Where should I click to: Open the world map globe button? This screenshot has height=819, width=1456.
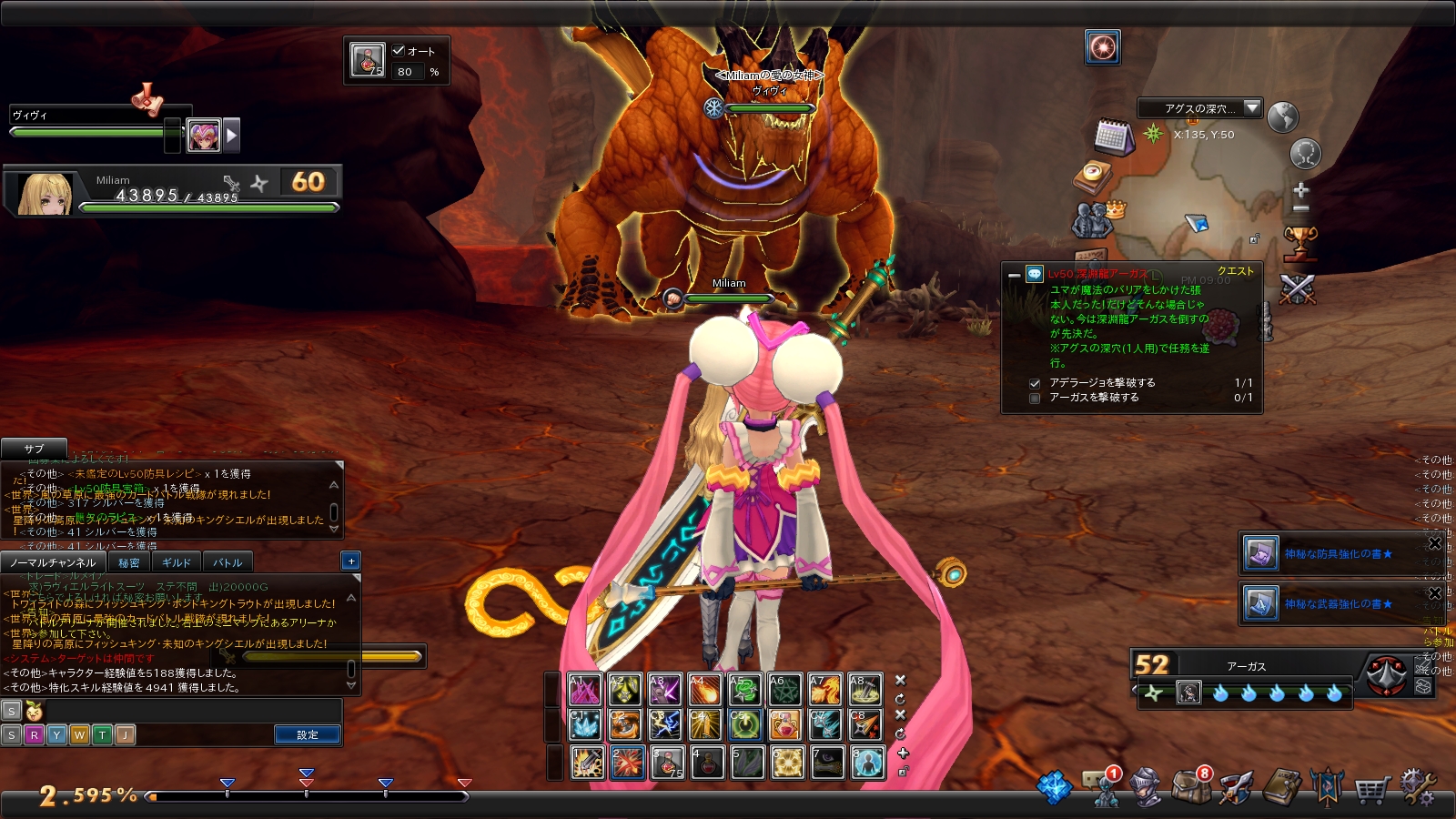point(1282,116)
